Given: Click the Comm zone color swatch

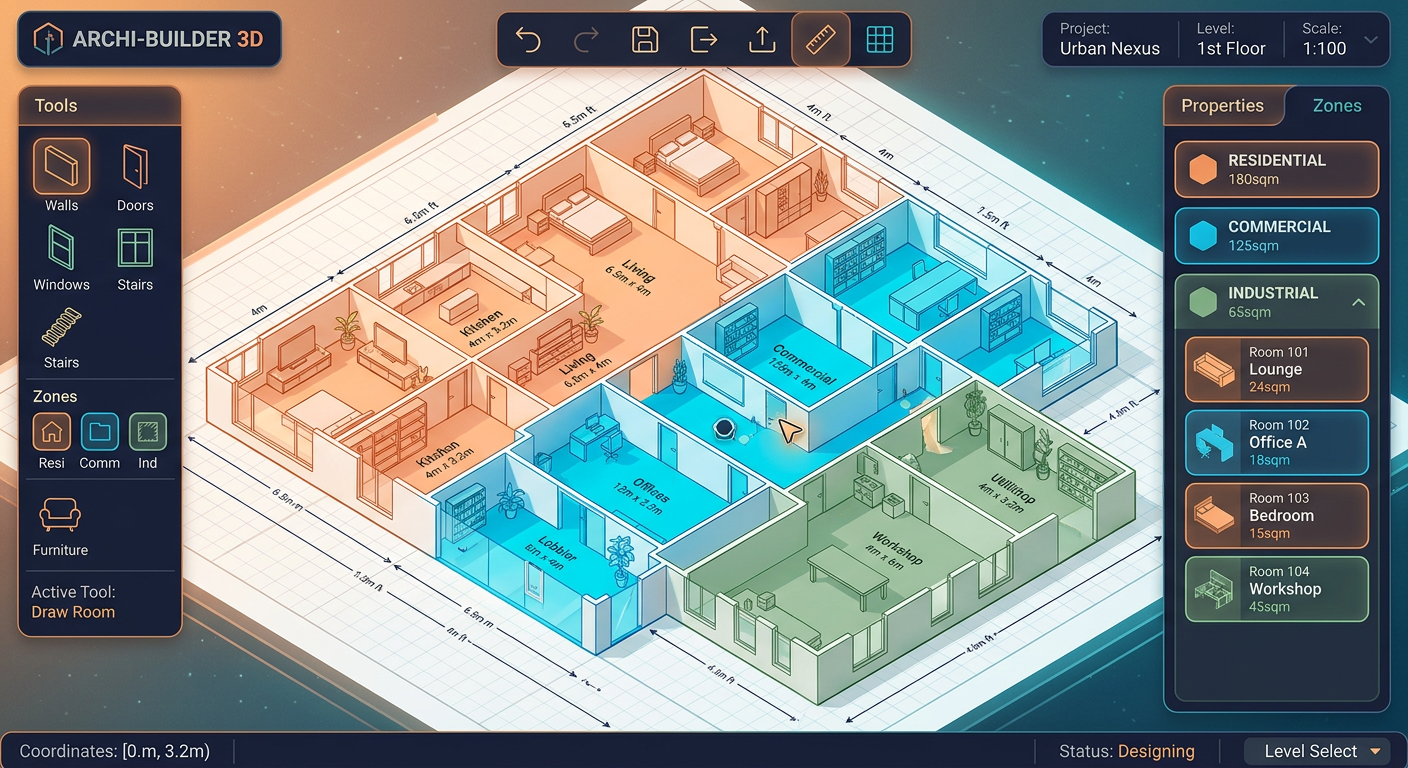Looking at the screenshot, I should 99,433.
